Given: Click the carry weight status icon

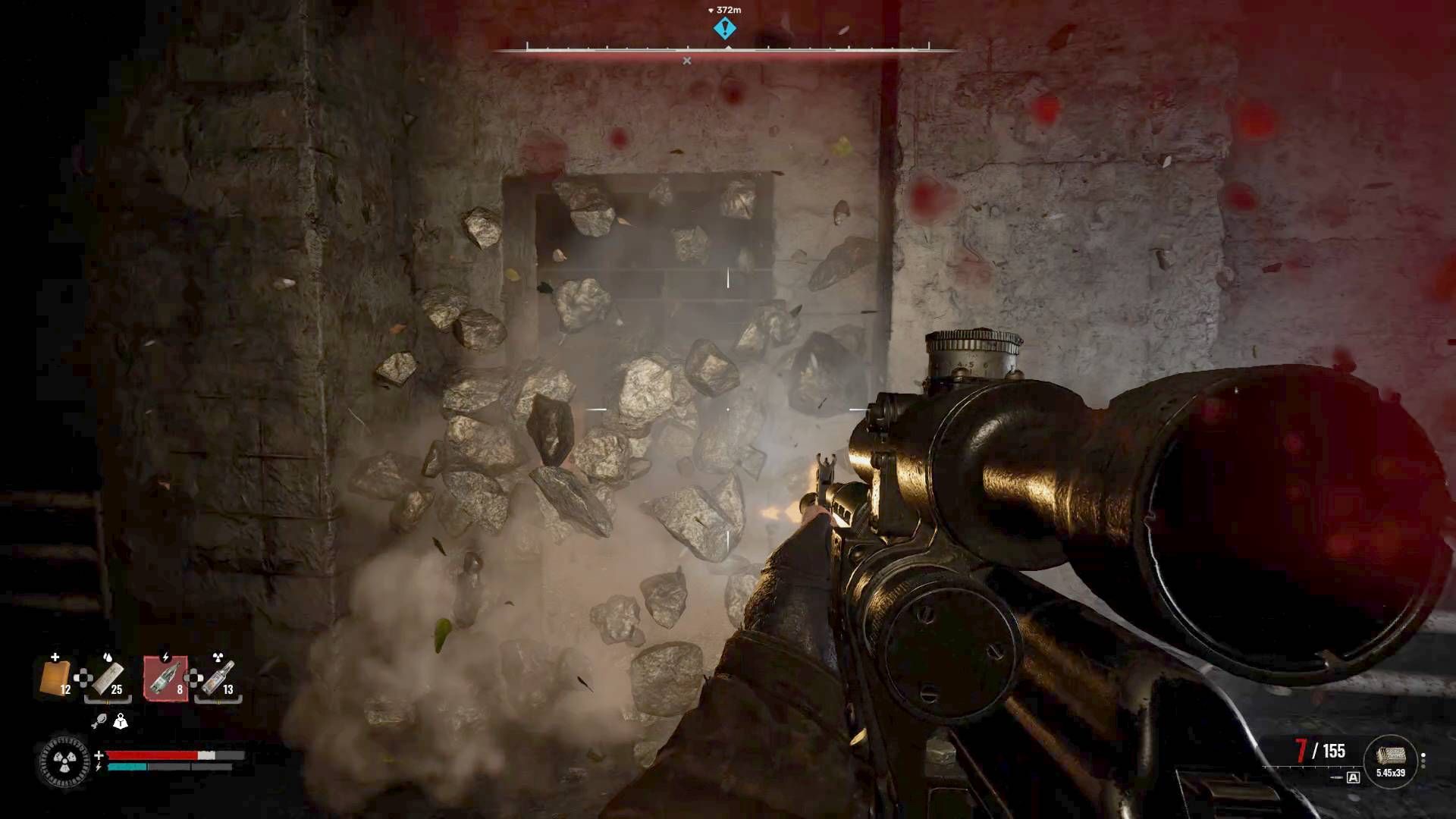Looking at the screenshot, I should [121, 722].
